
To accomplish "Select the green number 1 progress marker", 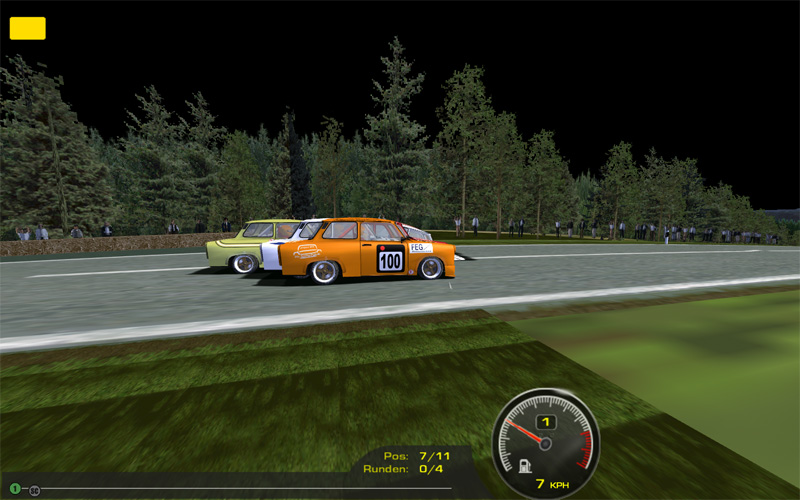I will point(15,488).
